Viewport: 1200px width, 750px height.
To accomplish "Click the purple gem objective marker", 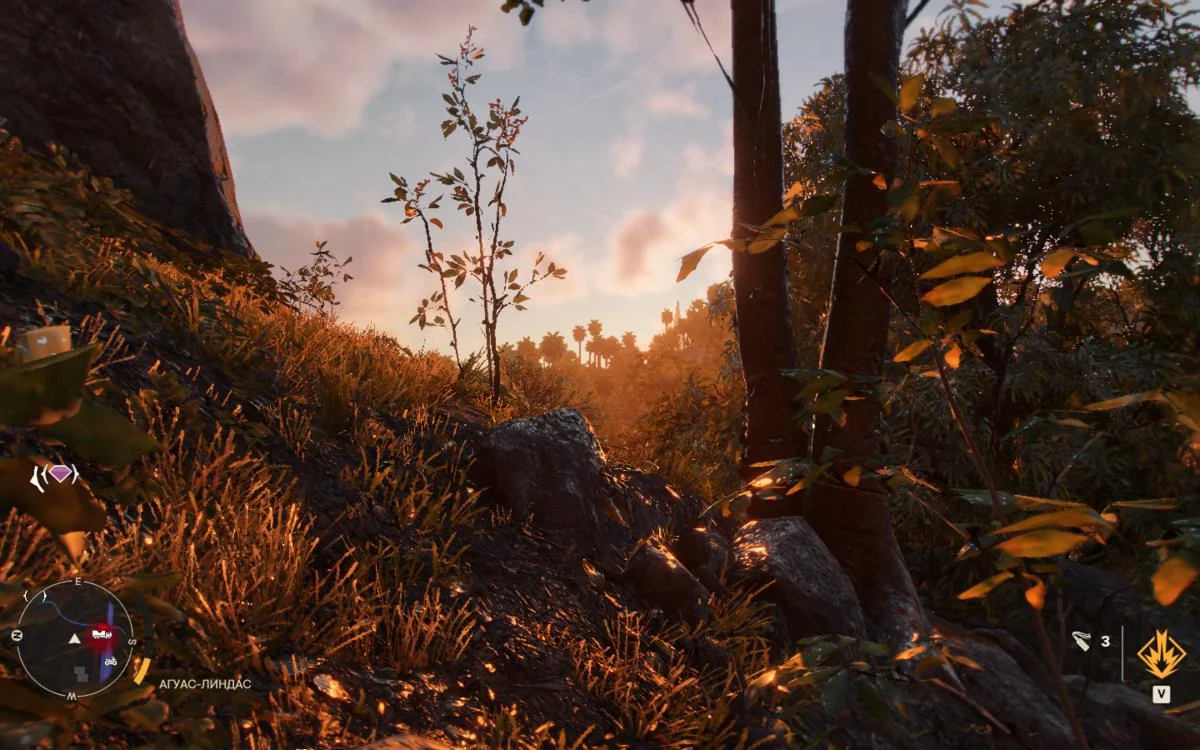I will [x=62, y=473].
